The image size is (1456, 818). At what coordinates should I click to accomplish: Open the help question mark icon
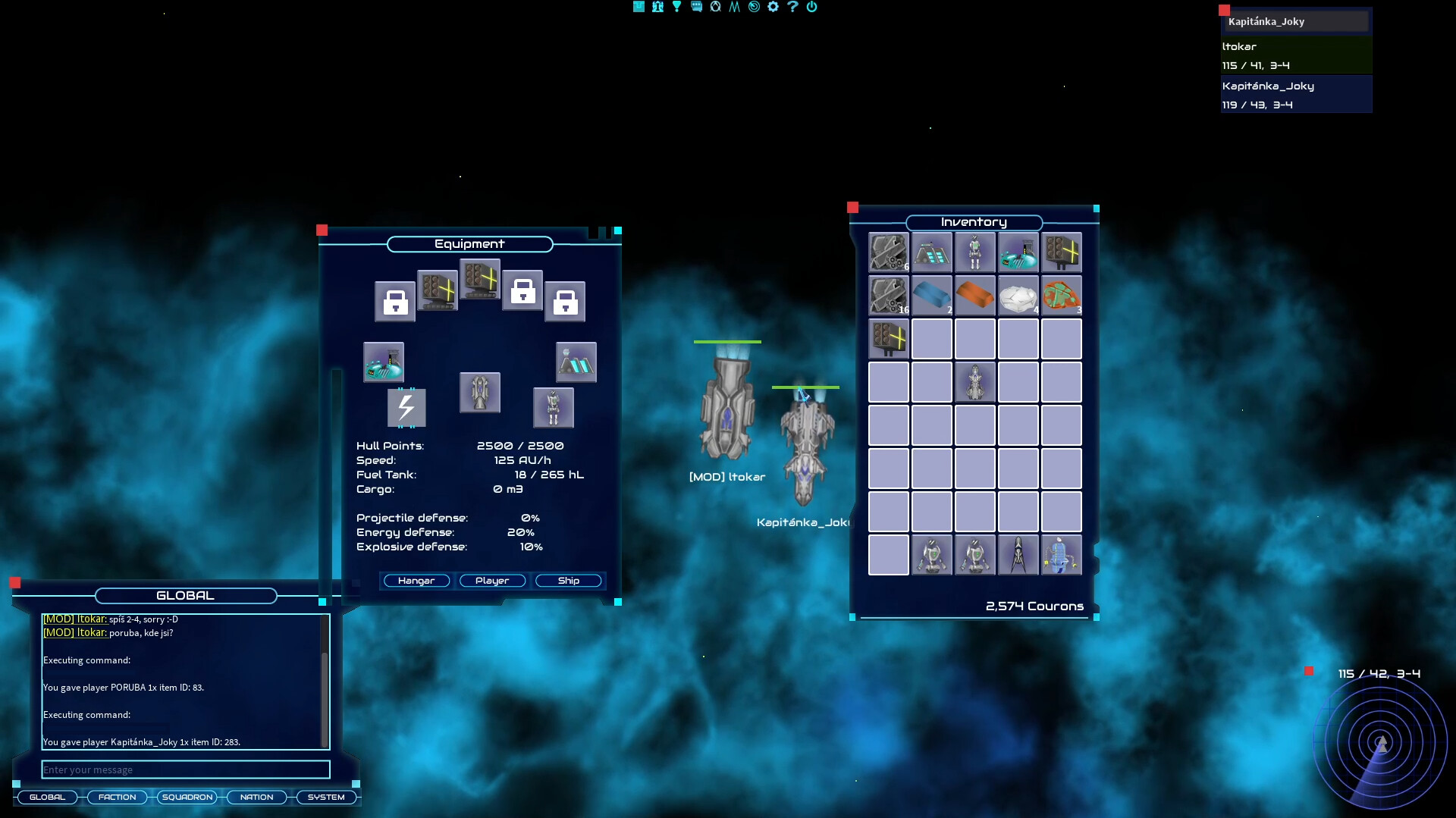pos(793,7)
